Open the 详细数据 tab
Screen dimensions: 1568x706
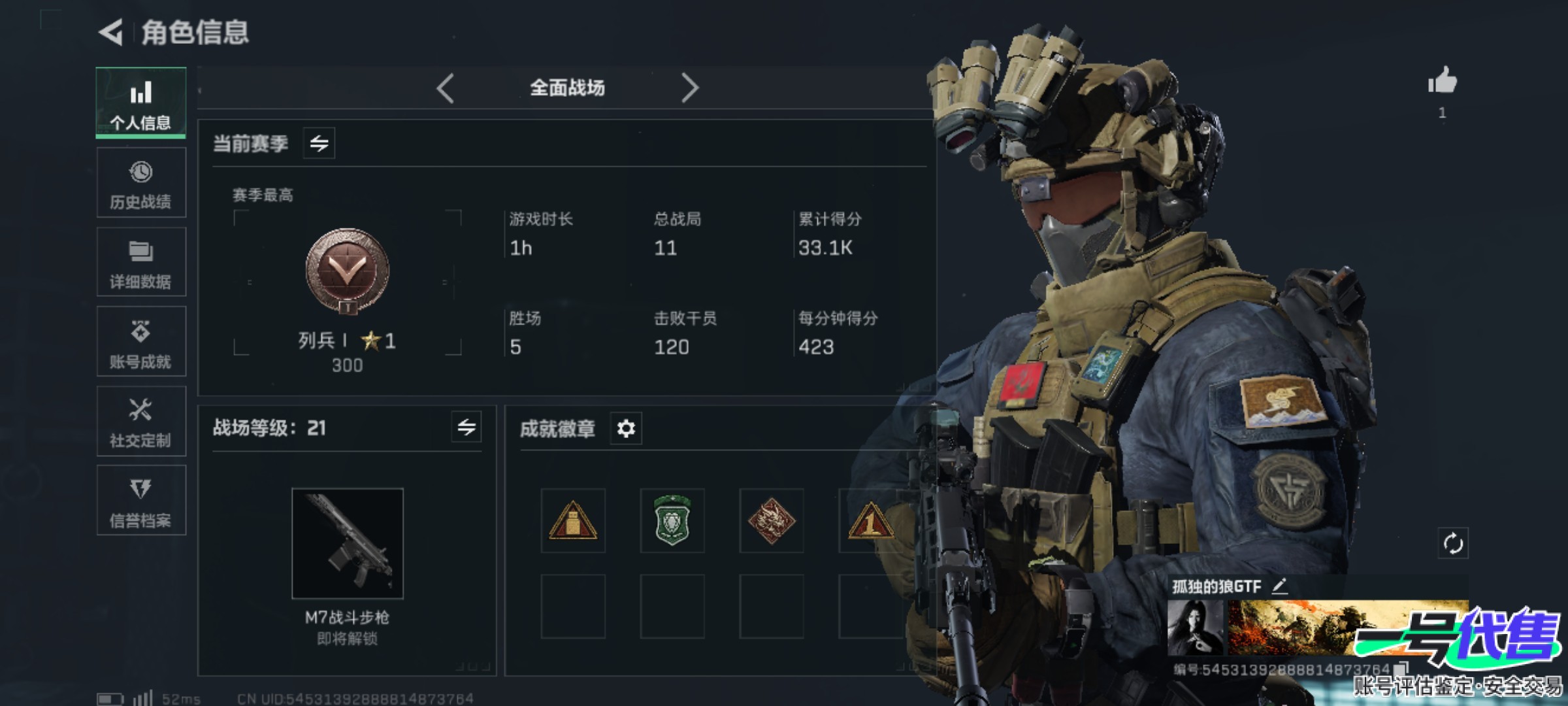point(141,263)
